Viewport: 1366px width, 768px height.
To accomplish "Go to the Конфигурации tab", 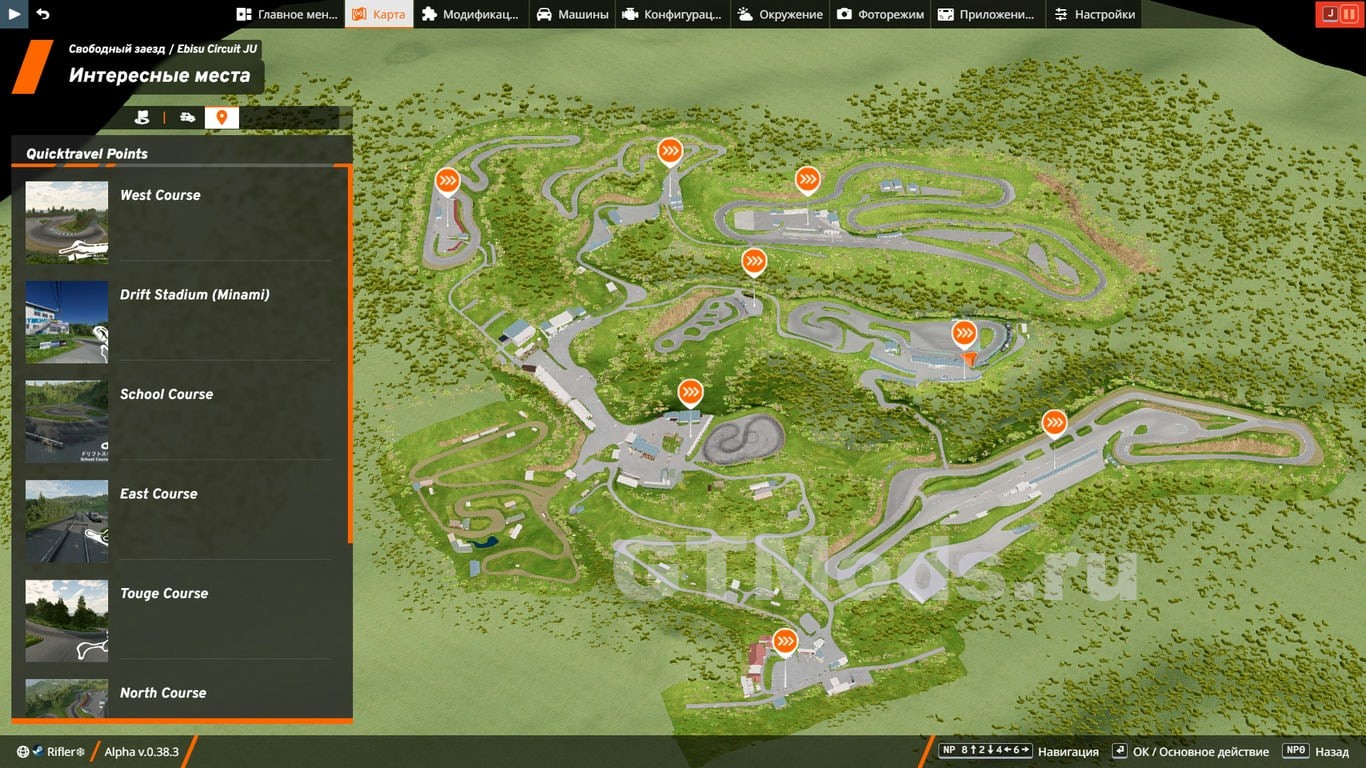I will [671, 14].
